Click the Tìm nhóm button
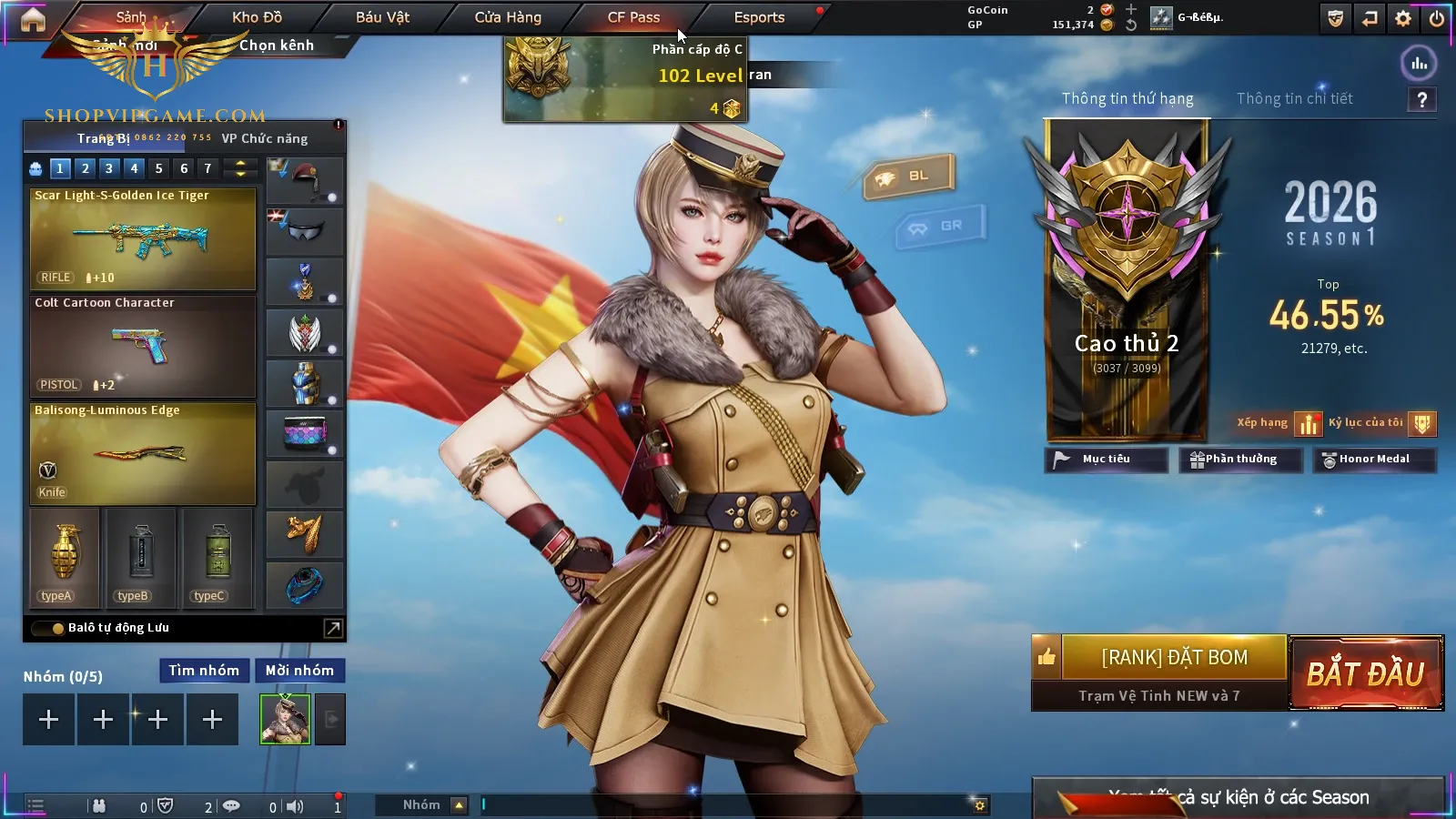Screen dimensions: 1456x819 [204, 671]
